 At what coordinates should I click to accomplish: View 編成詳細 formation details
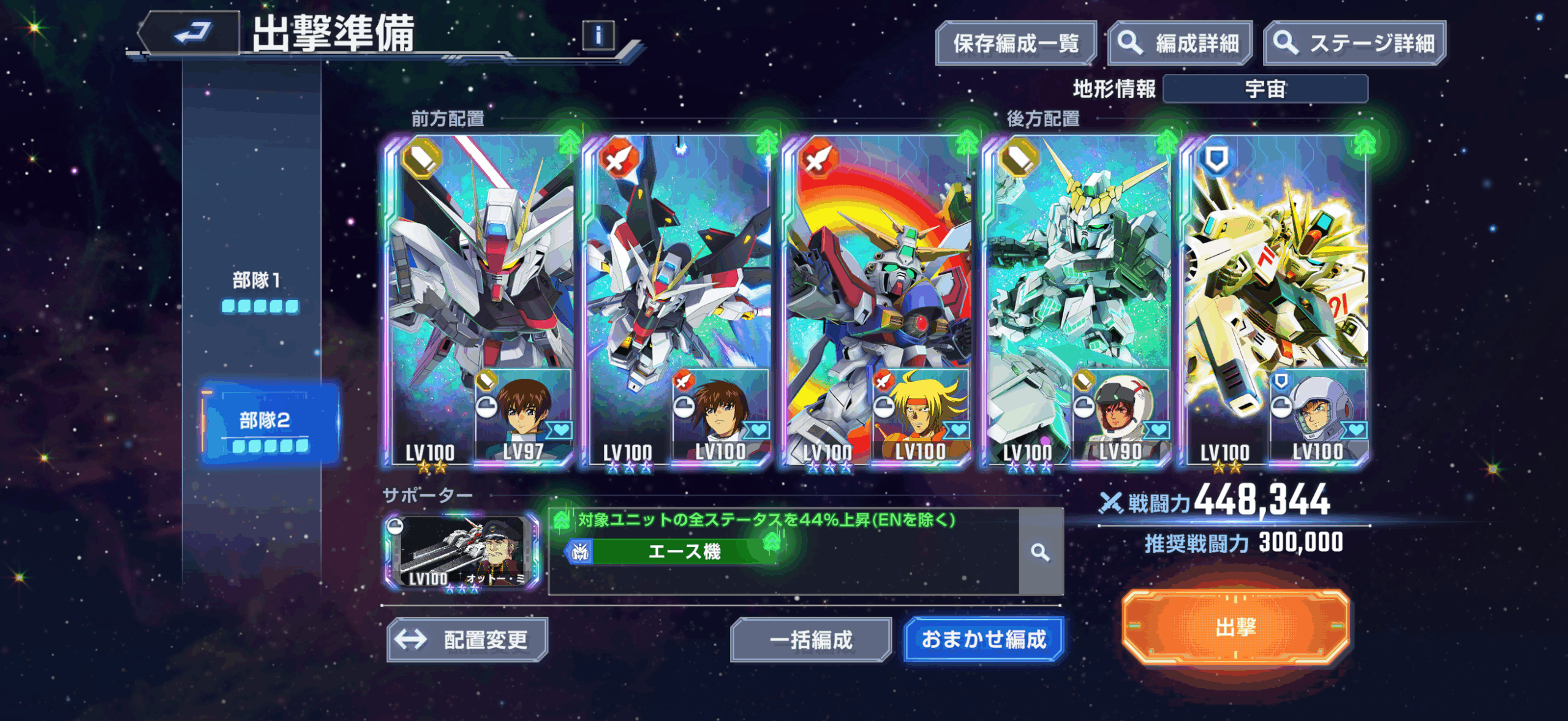1180,43
